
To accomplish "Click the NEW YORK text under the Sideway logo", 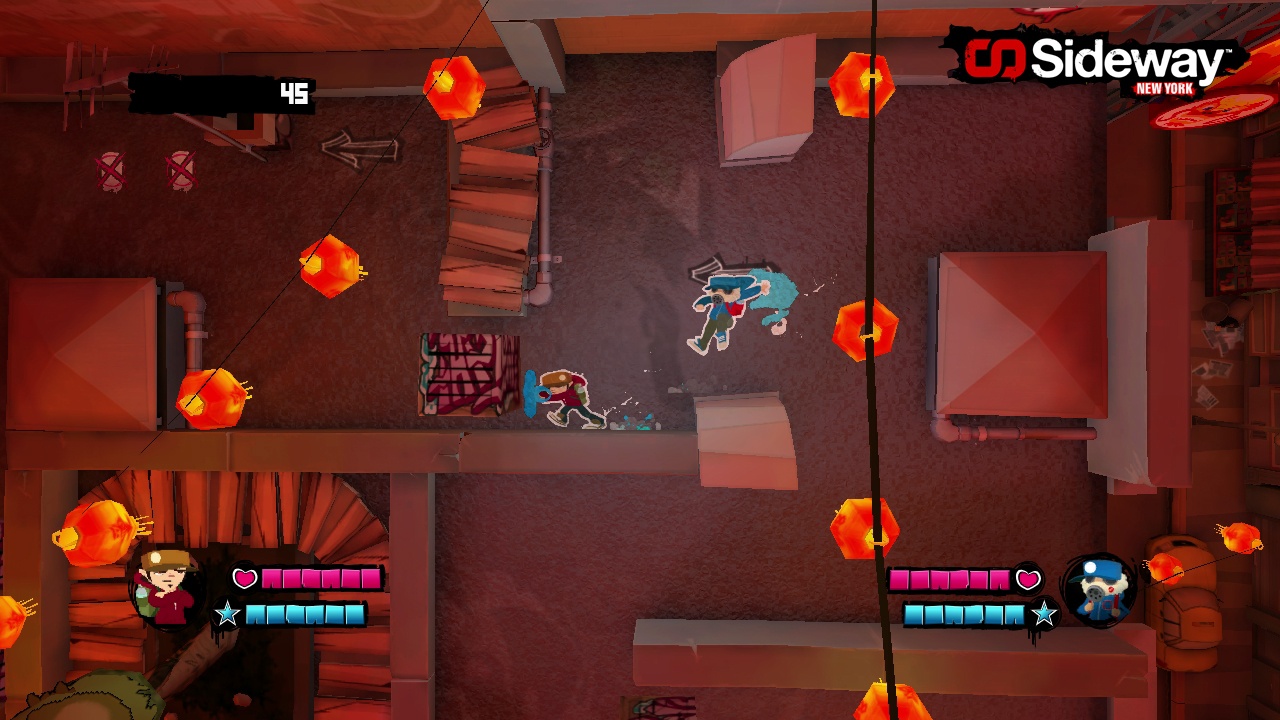I will 1165,90.
